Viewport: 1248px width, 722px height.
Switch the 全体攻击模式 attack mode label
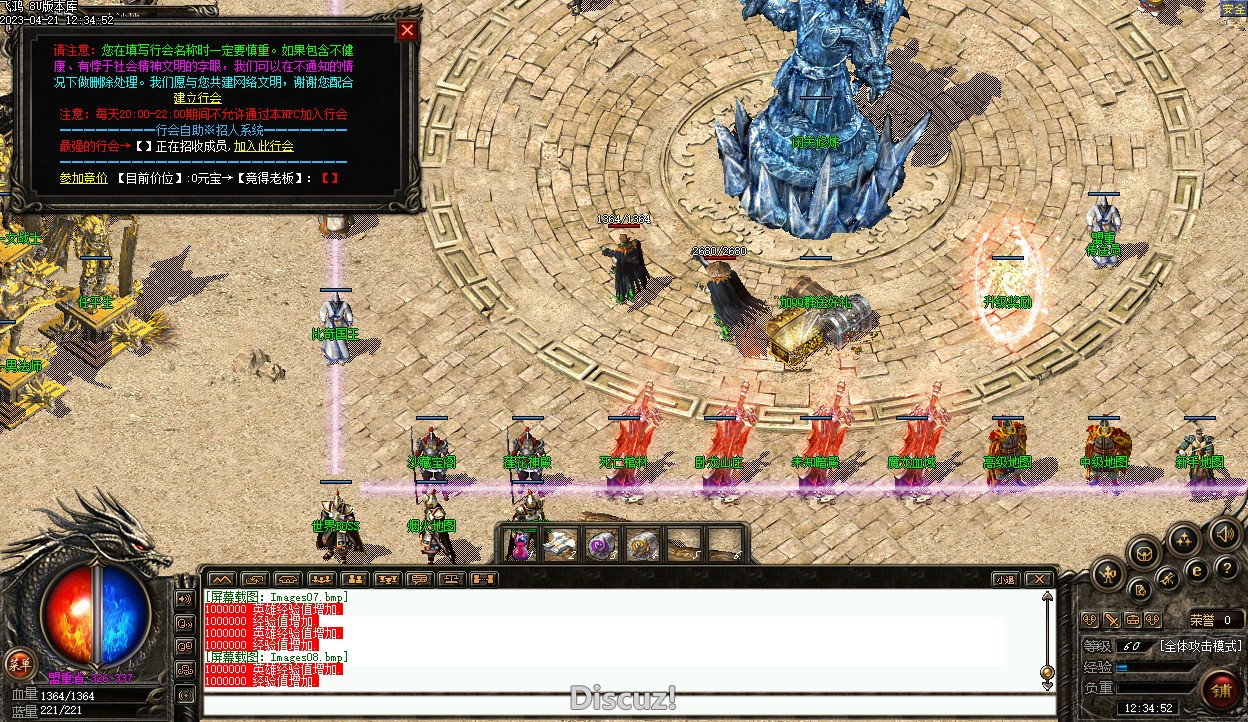pos(1200,646)
